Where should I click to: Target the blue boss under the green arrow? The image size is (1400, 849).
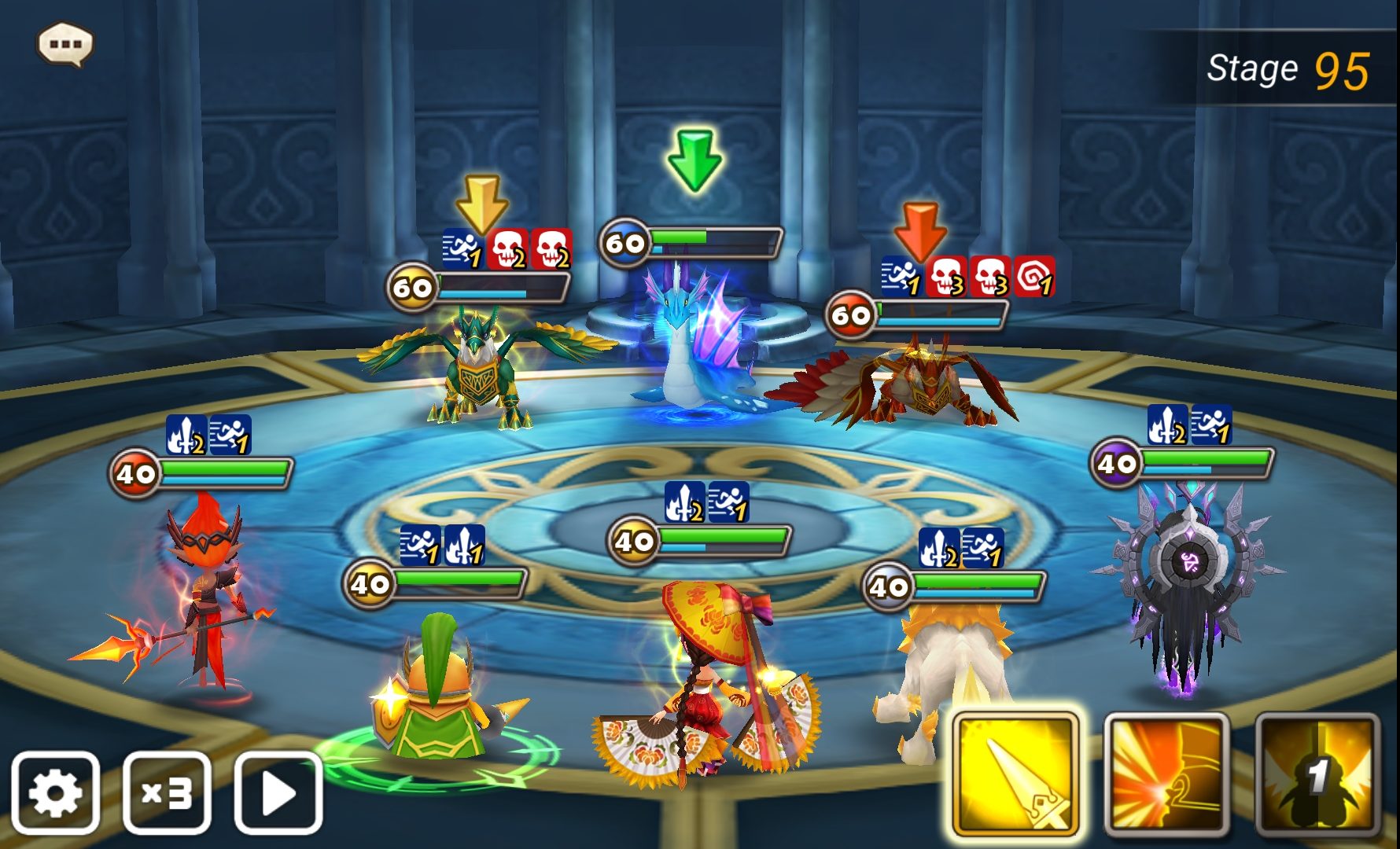[694, 338]
